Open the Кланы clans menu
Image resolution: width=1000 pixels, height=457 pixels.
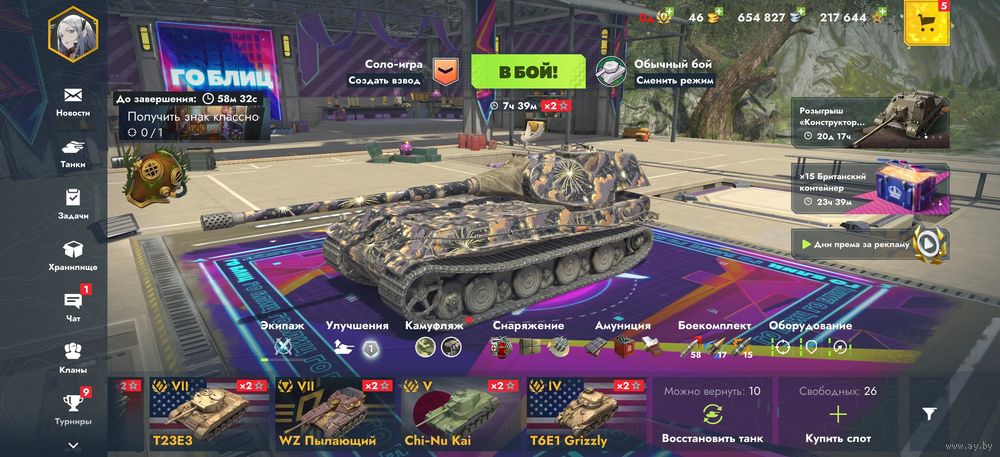pos(72,357)
